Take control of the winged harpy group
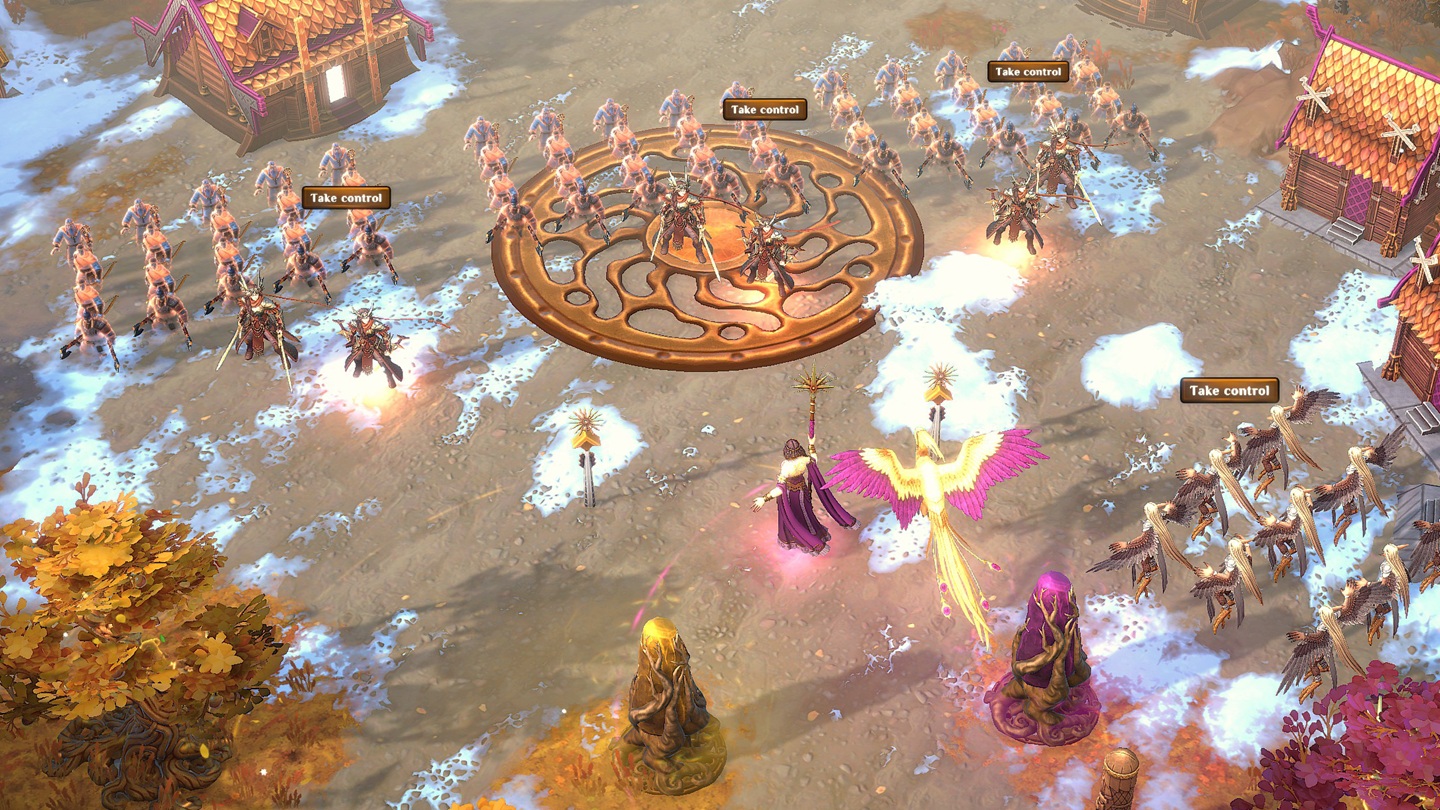This screenshot has height=810, width=1440. point(1229,391)
